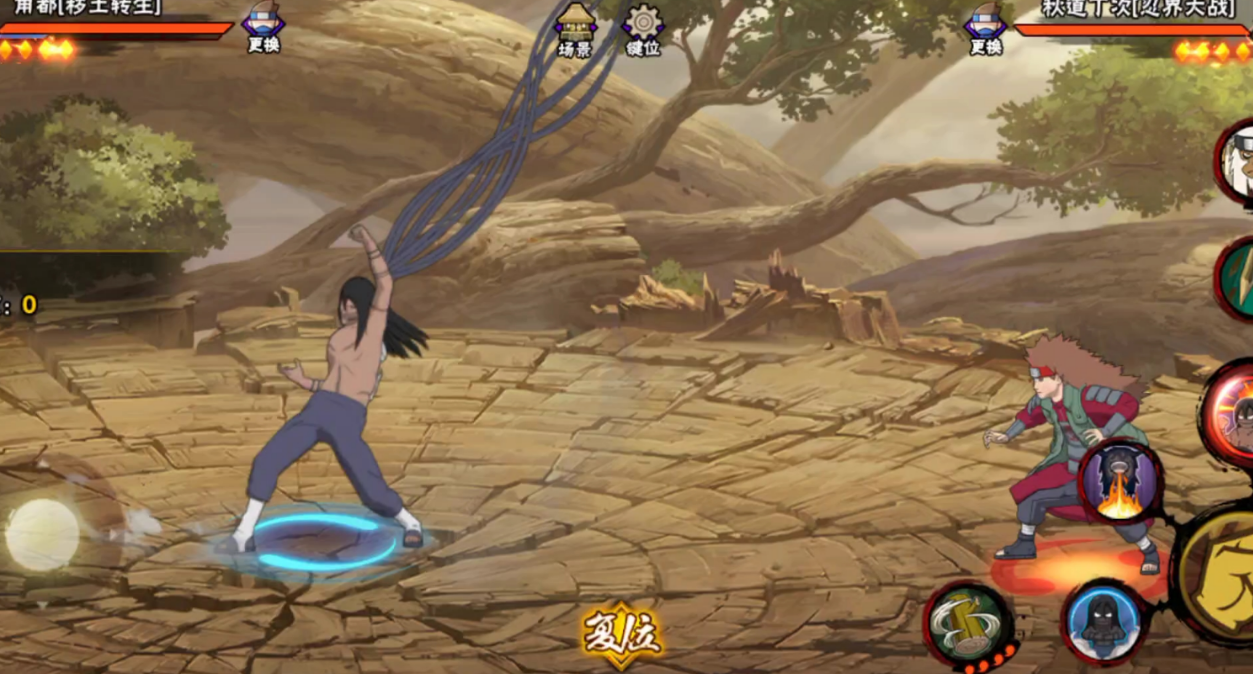Image resolution: width=1253 pixels, height=674 pixels.
Task: Activate the fire-breathing mask skill
Action: click(1120, 482)
